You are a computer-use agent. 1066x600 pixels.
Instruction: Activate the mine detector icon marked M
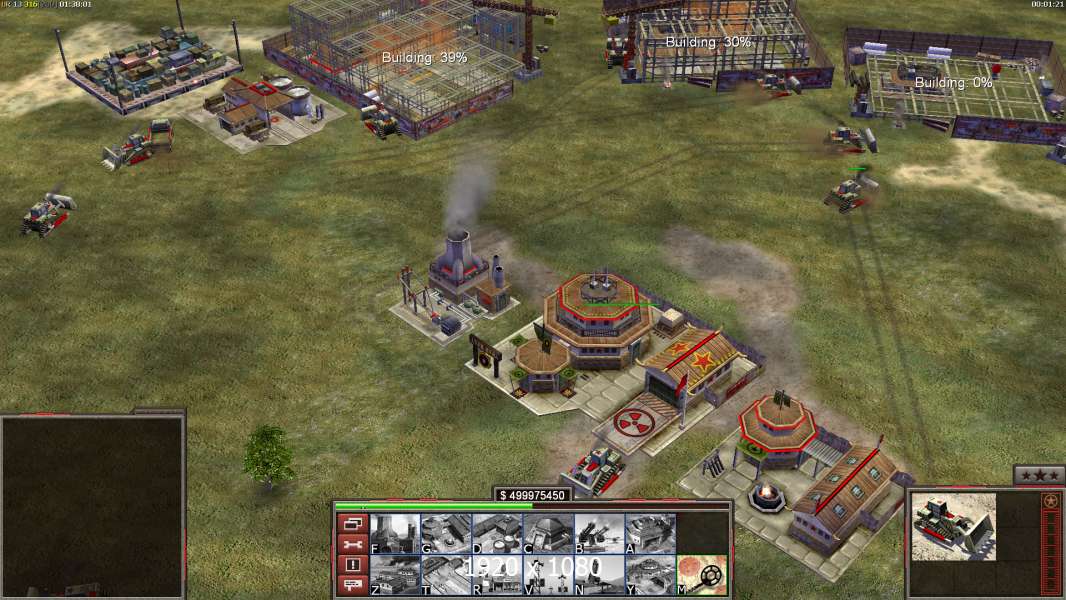point(701,574)
